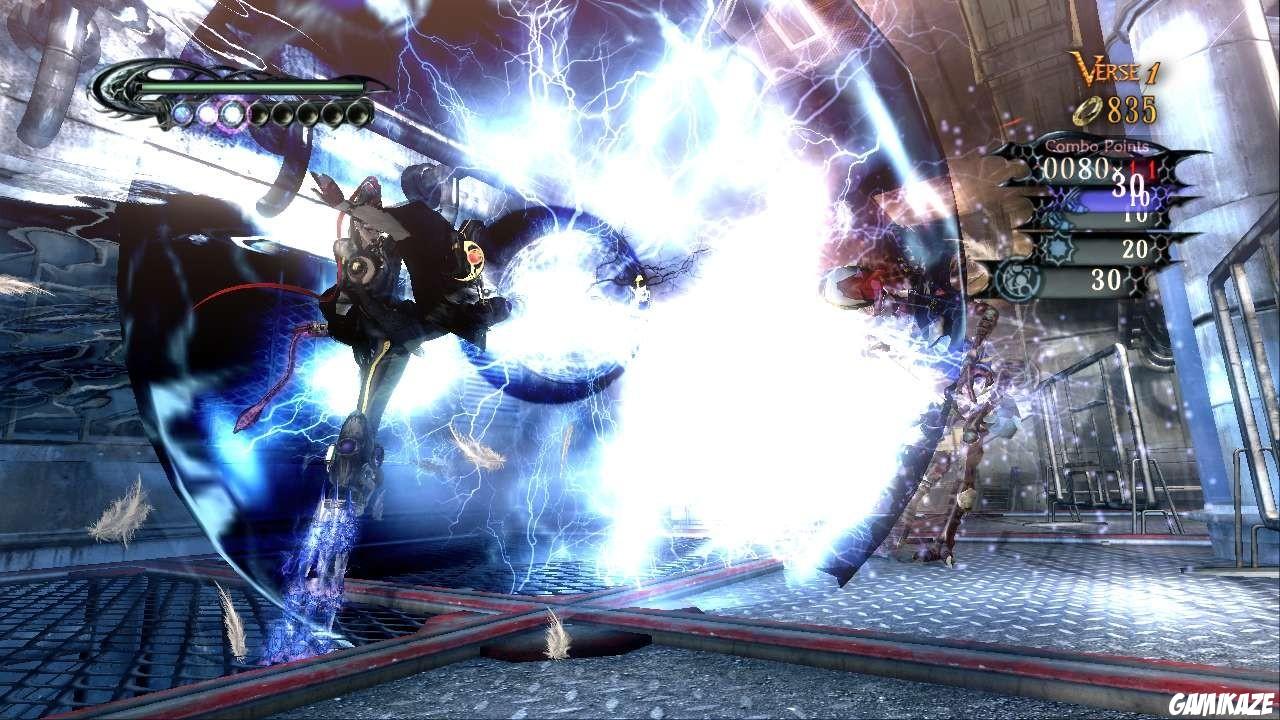Click the star-shaped medallion on the 20-point combo row
The image size is (1280, 720).
point(1058,247)
